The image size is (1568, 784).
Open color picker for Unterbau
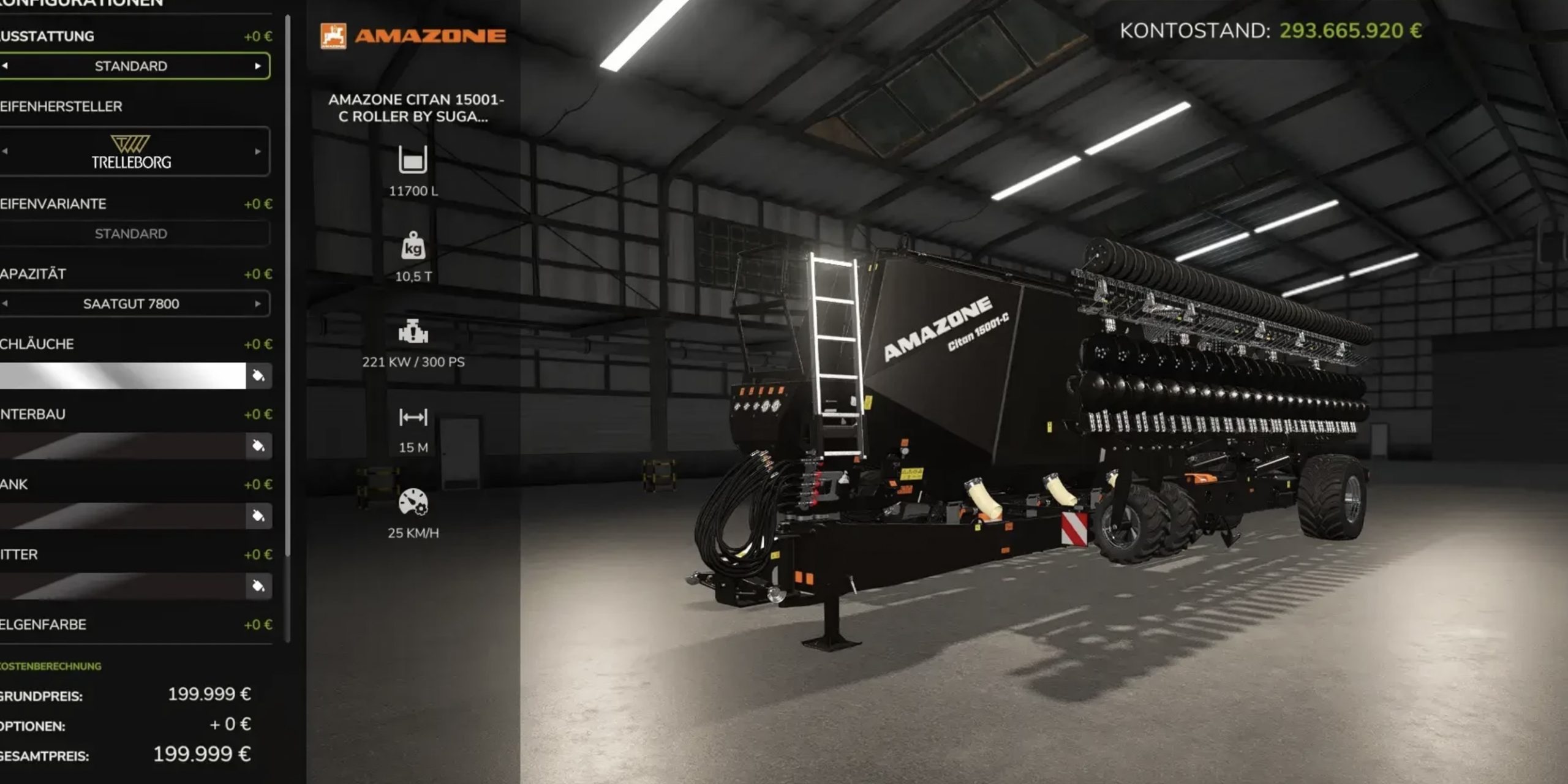(258, 446)
